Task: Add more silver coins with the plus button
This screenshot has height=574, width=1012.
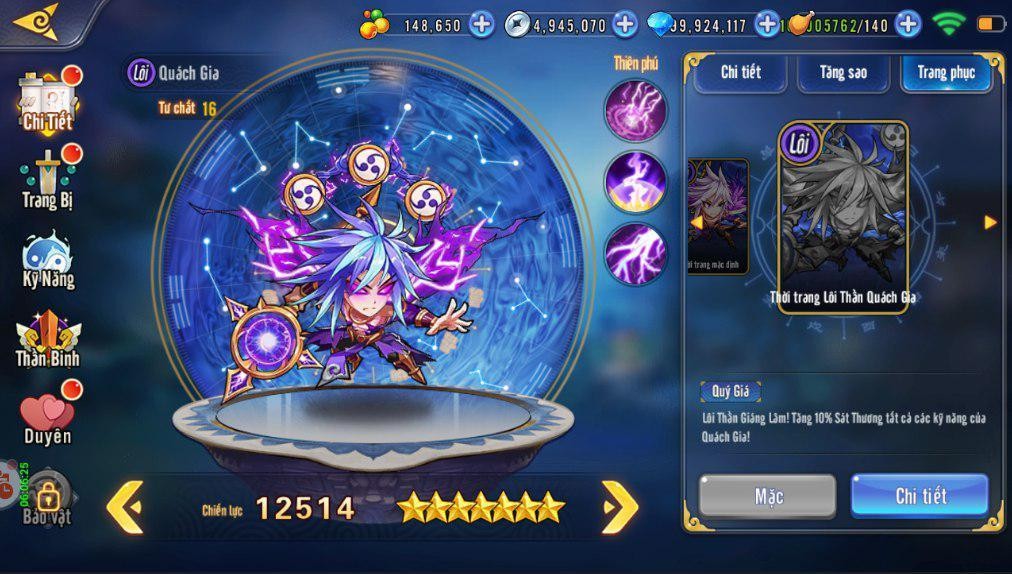Action: (x=625, y=24)
